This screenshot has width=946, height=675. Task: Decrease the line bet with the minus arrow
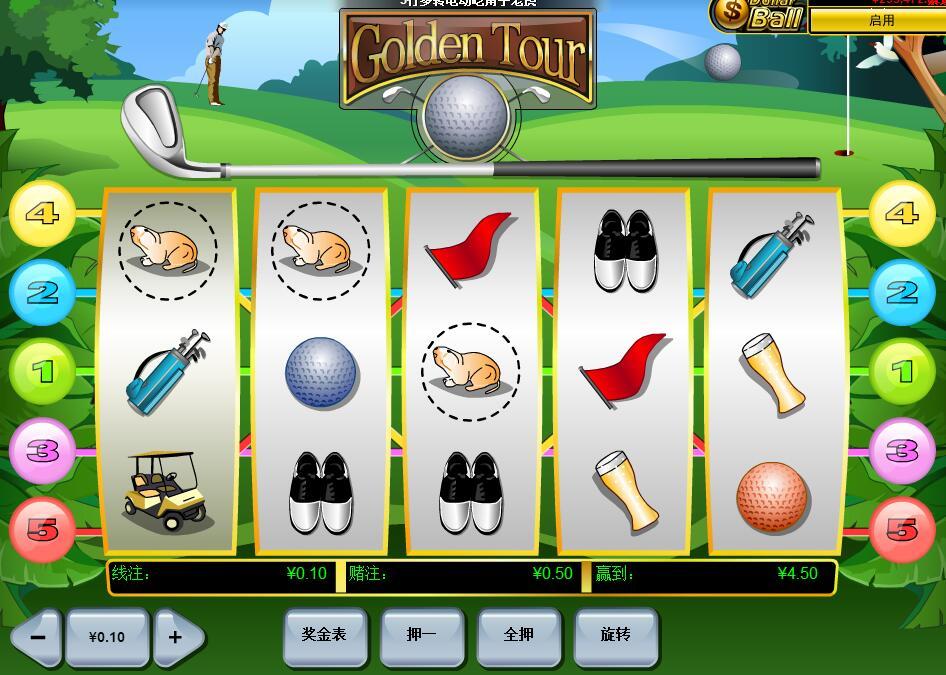click(37, 637)
